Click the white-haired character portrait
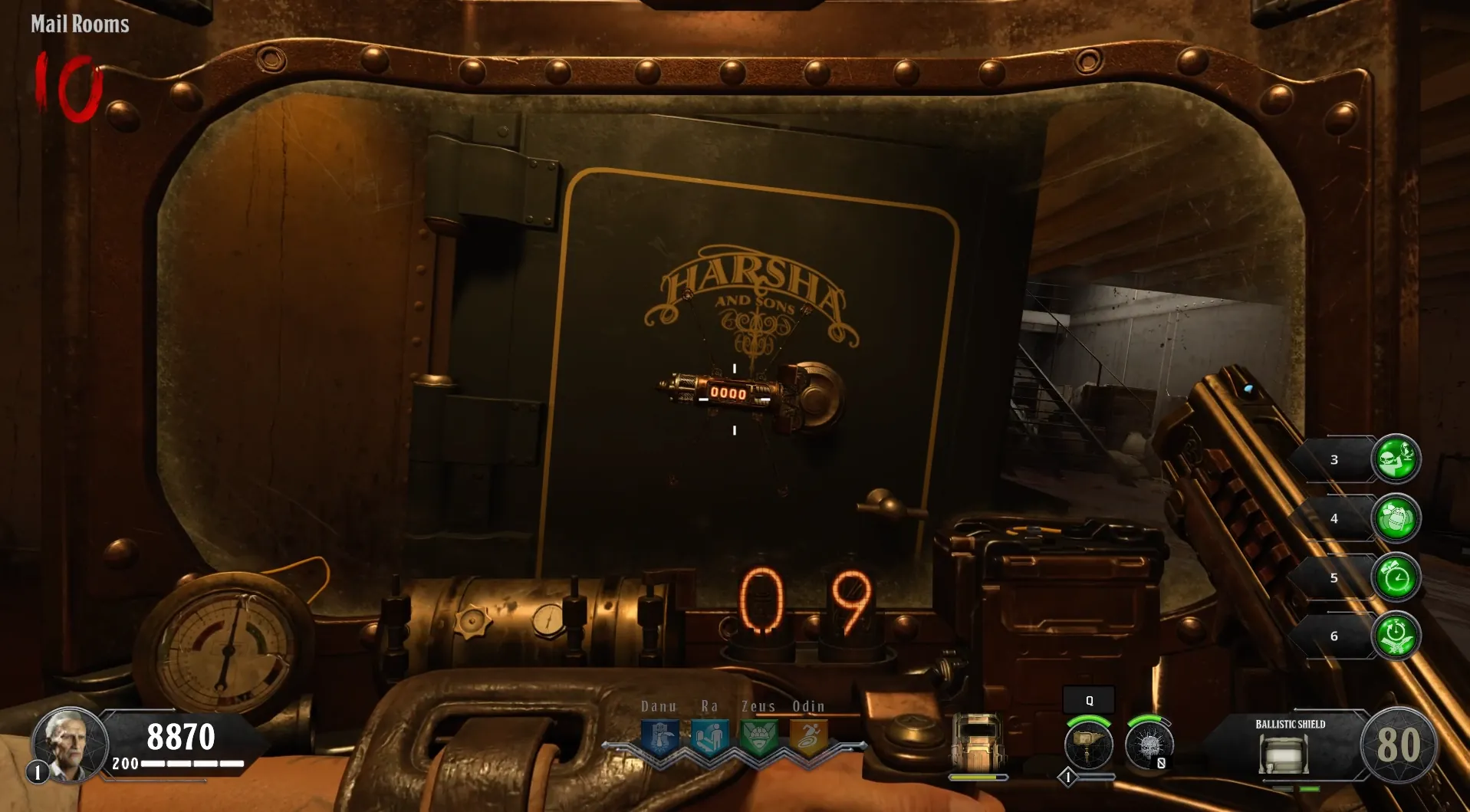This screenshot has width=1470, height=812. 69,744
